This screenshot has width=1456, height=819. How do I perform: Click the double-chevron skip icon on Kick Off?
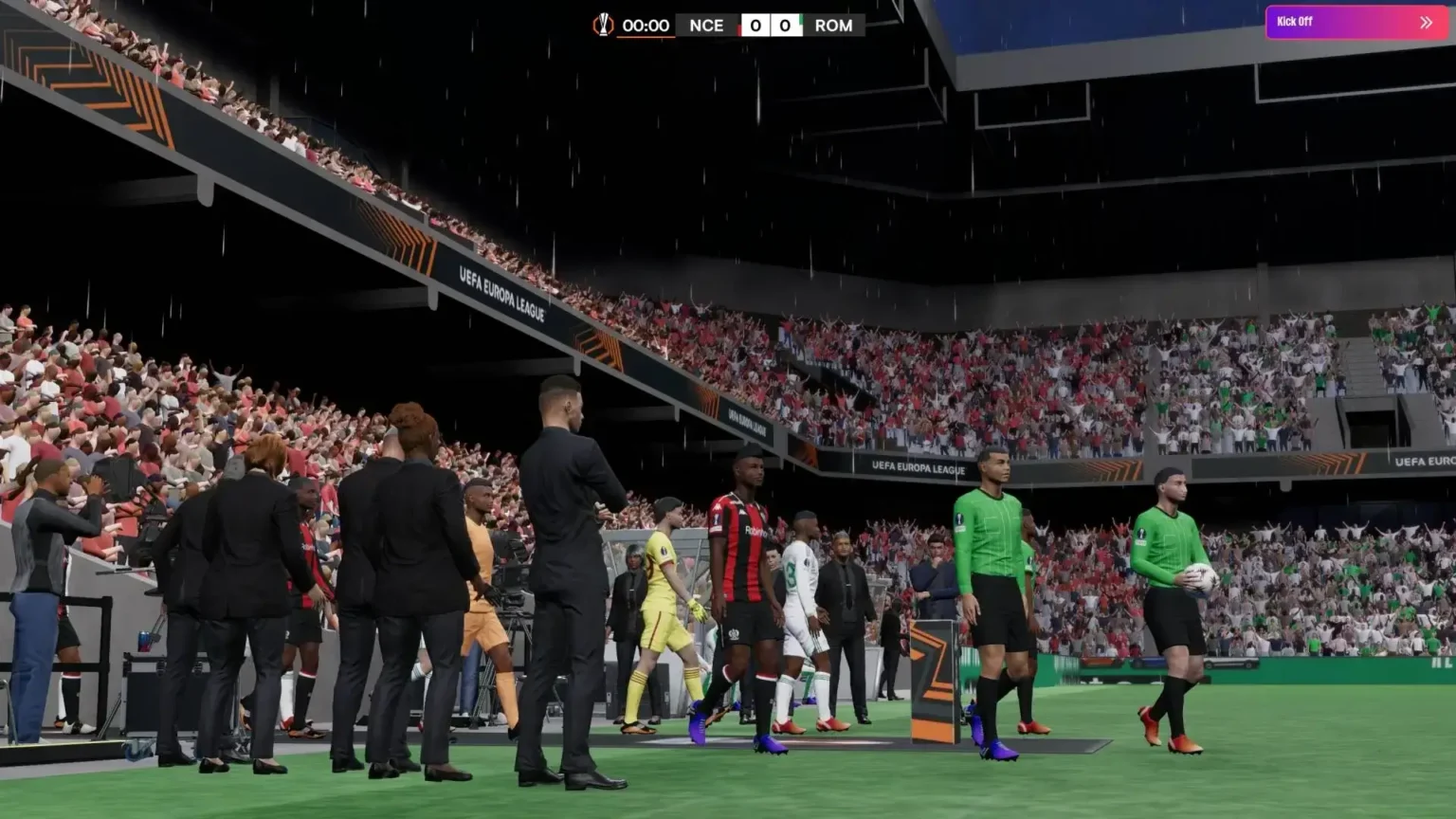click(1425, 21)
